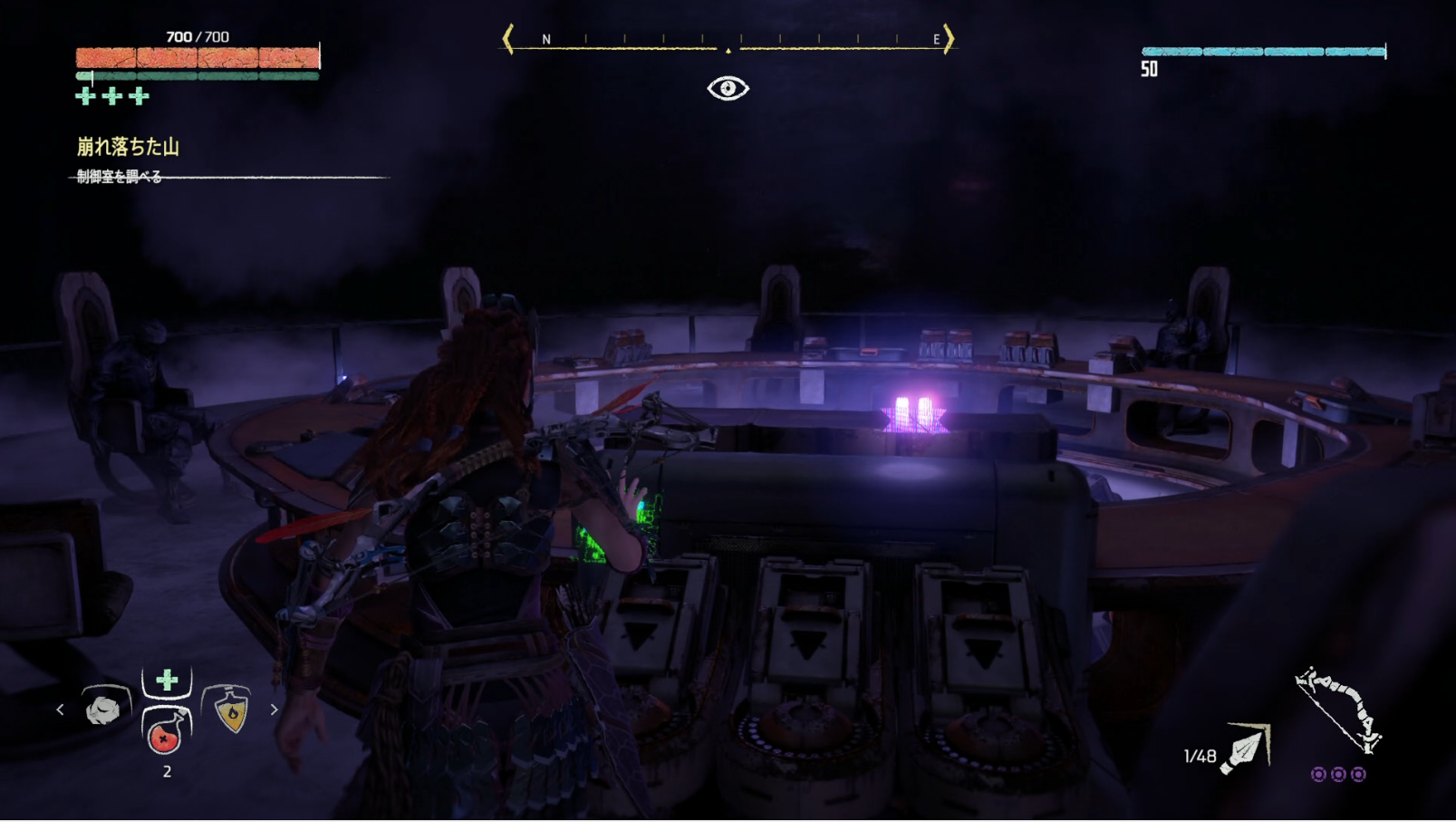Activate the medicine pouch green cross
The height and width of the screenshot is (822, 1456).
click(x=167, y=681)
